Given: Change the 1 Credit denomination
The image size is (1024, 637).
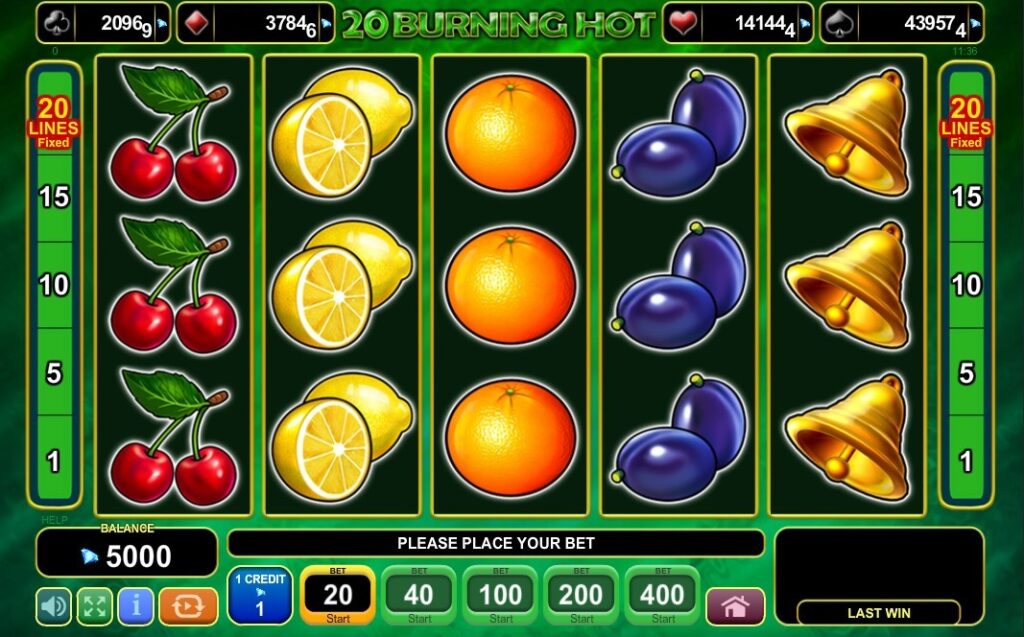Looking at the screenshot, I should [260, 596].
